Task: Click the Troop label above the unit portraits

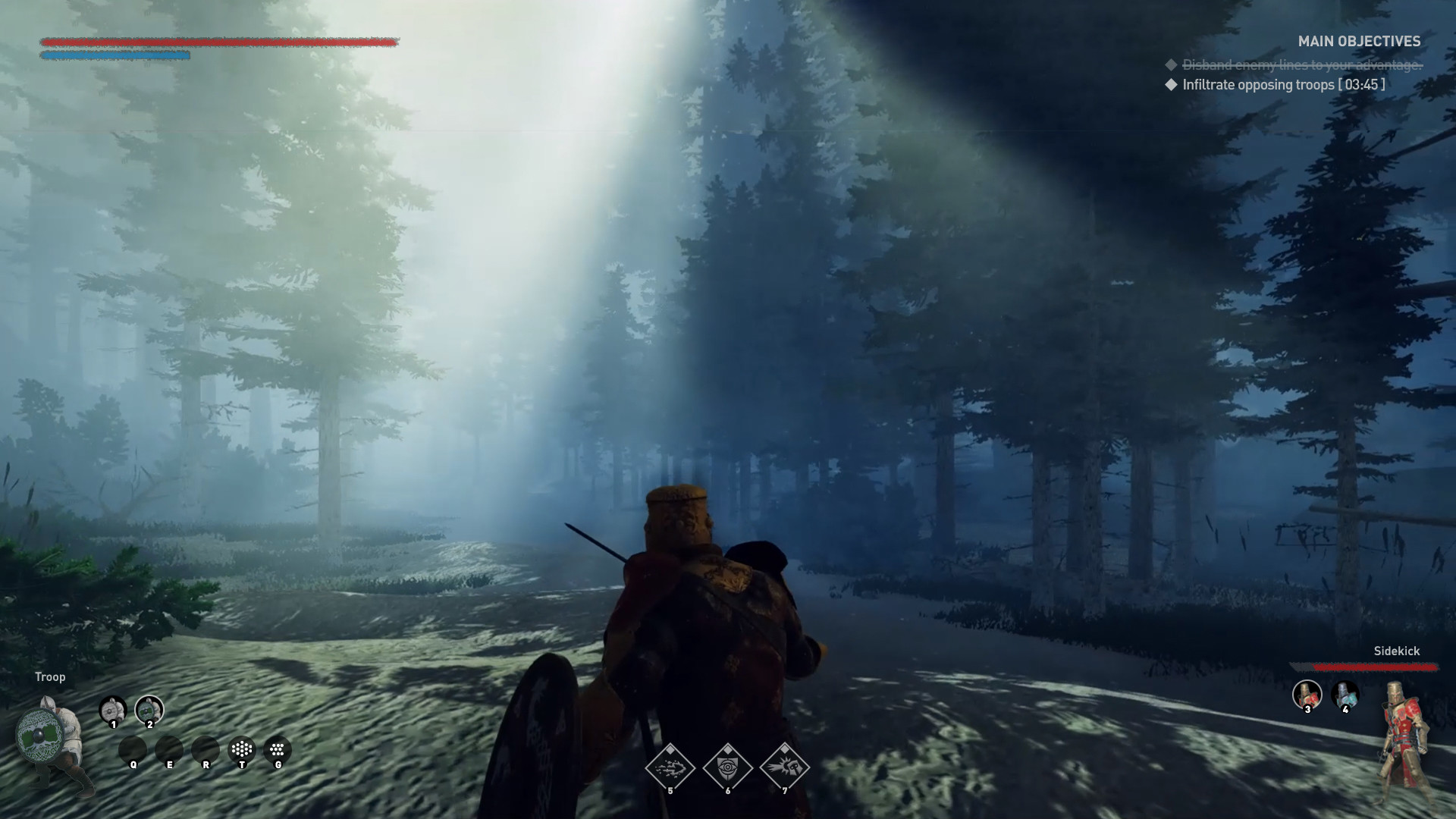Action: [x=50, y=676]
